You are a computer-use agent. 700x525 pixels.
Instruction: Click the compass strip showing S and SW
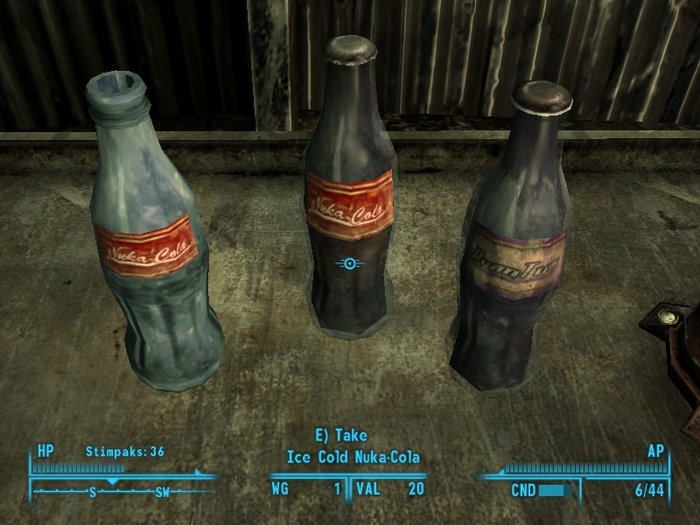click(124, 491)
